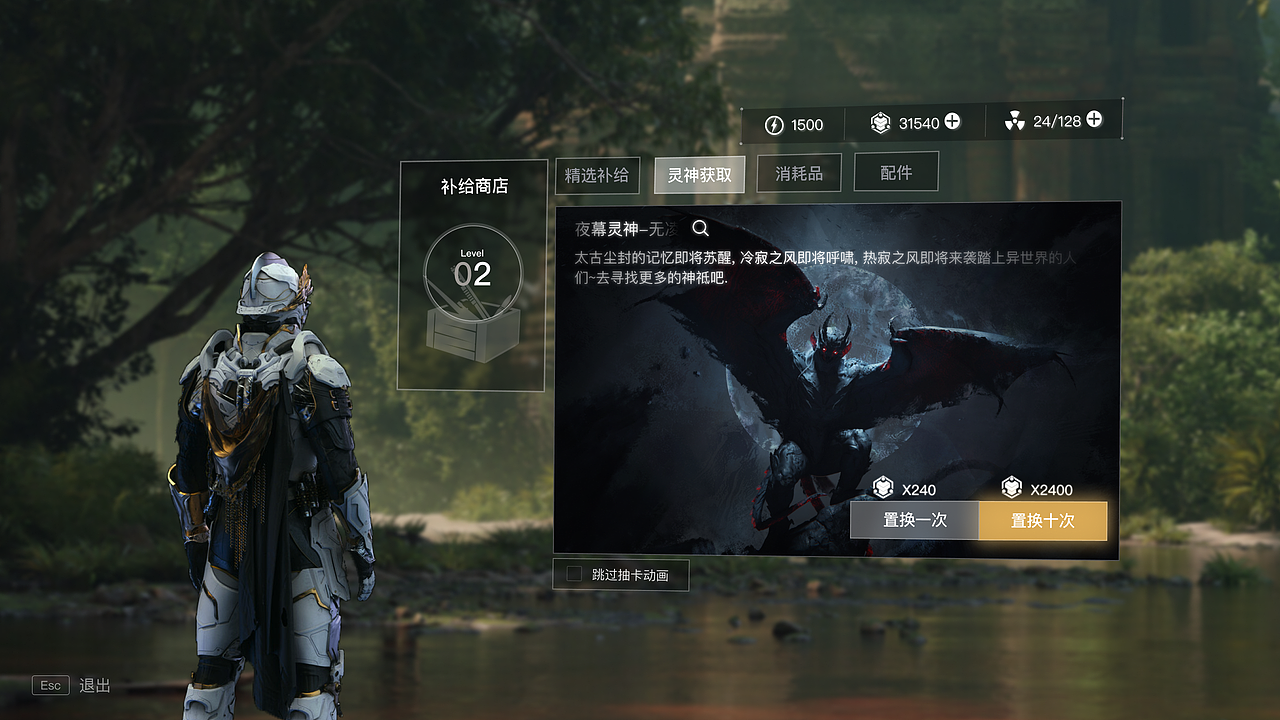1280x720 pixels.
Task: Select the 精选补给 tab
Action: 597,175
